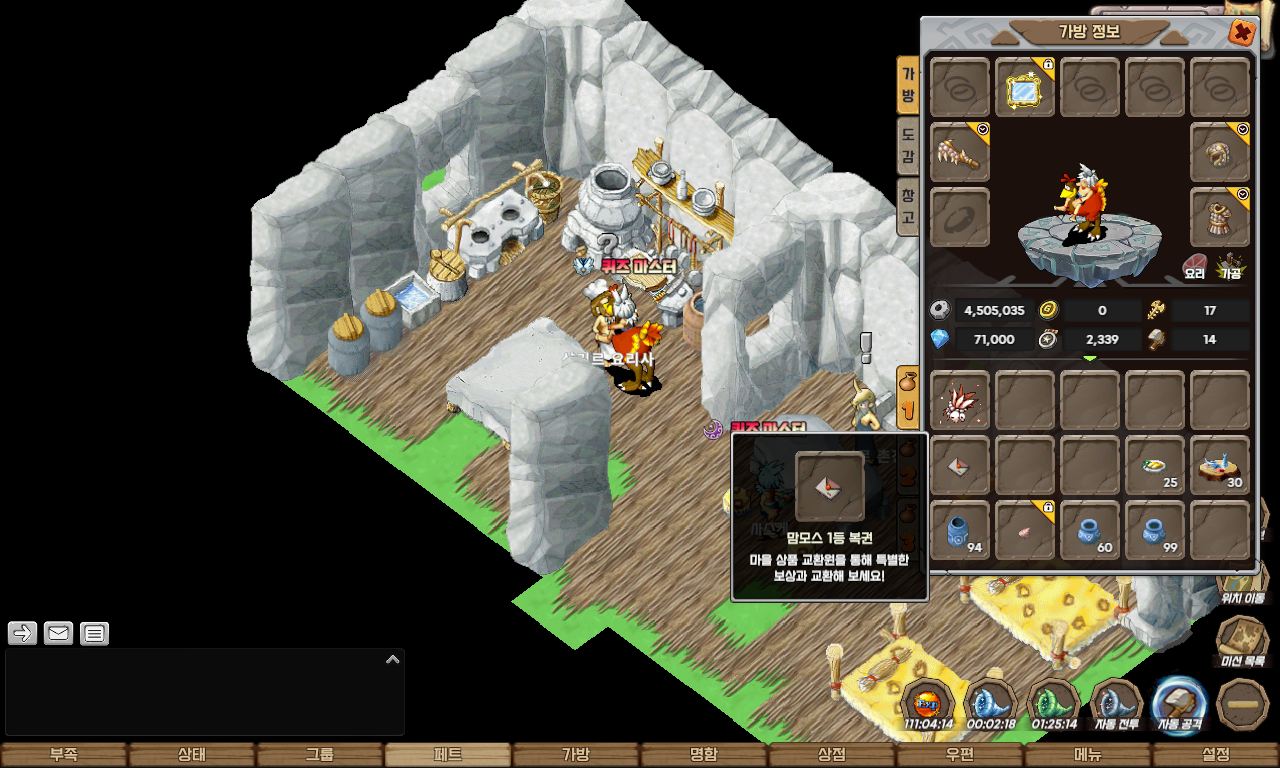Viewport: 1280px width, 768px height.
Task: Select the spiked club weapon slot
Action: click(960, 153)
